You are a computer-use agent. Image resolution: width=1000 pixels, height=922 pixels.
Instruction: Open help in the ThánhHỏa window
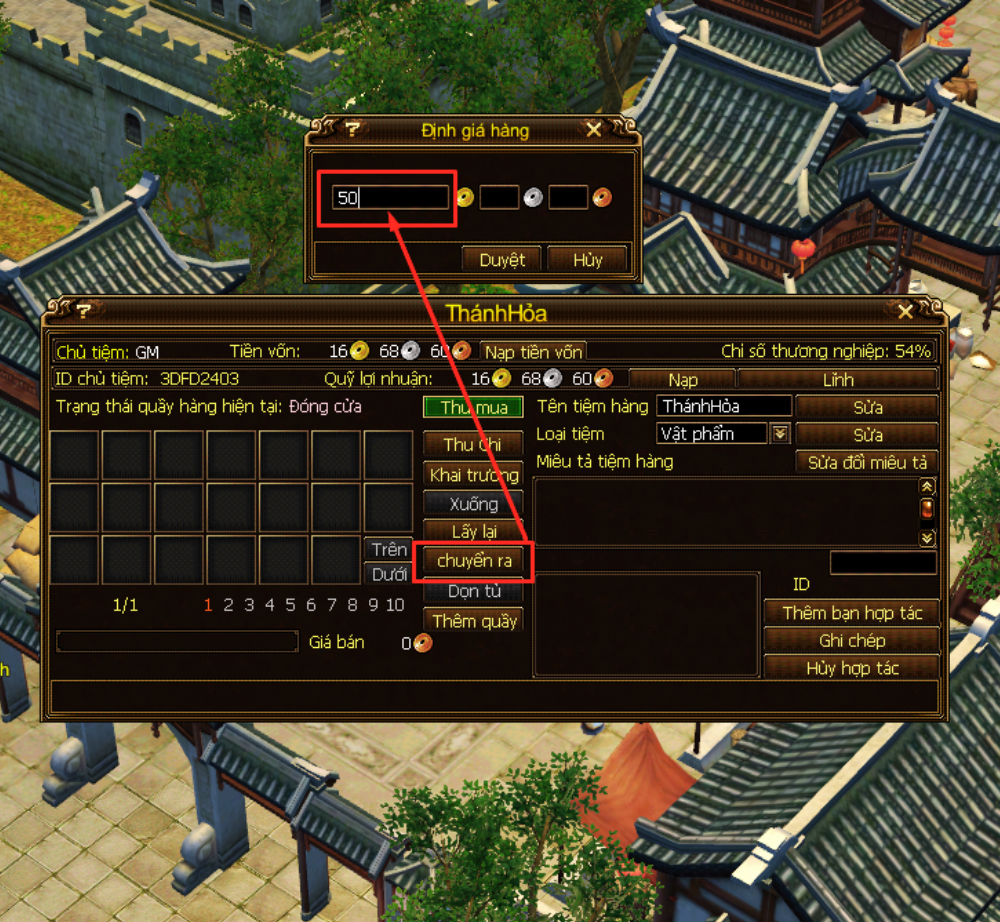pyautogui.click(x=84, y=312)
